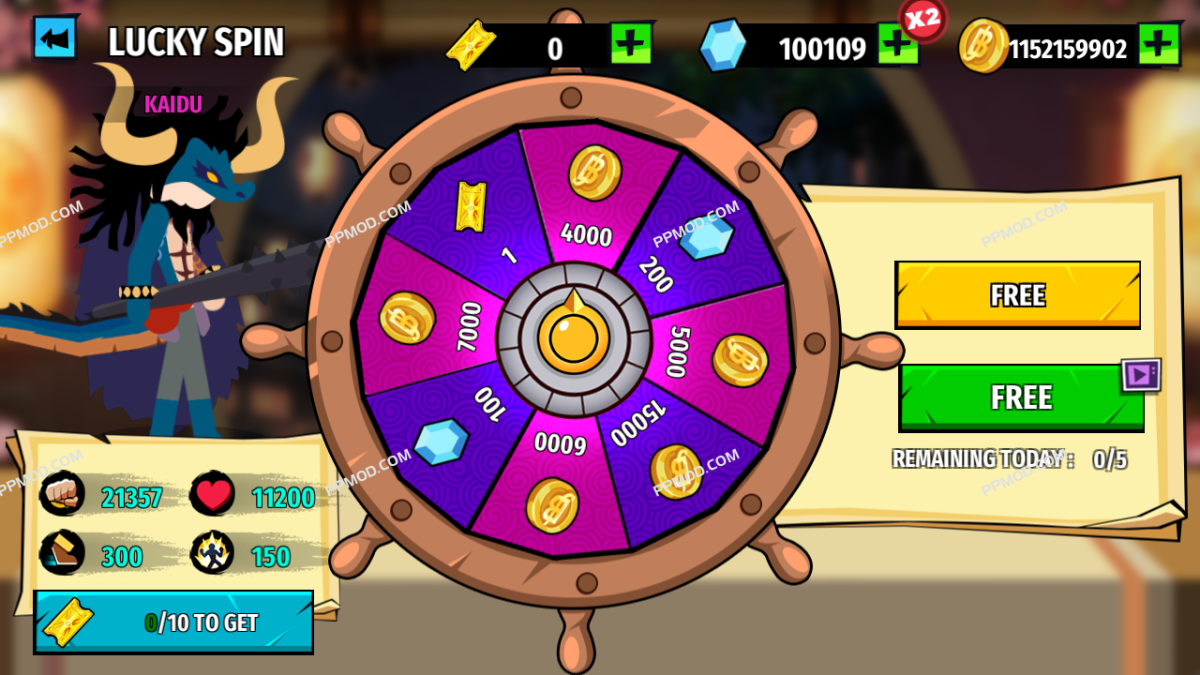Spin the wheel with yellow FREE button
Viewport: 1200px width, 675px height.
pos(1017,295)
